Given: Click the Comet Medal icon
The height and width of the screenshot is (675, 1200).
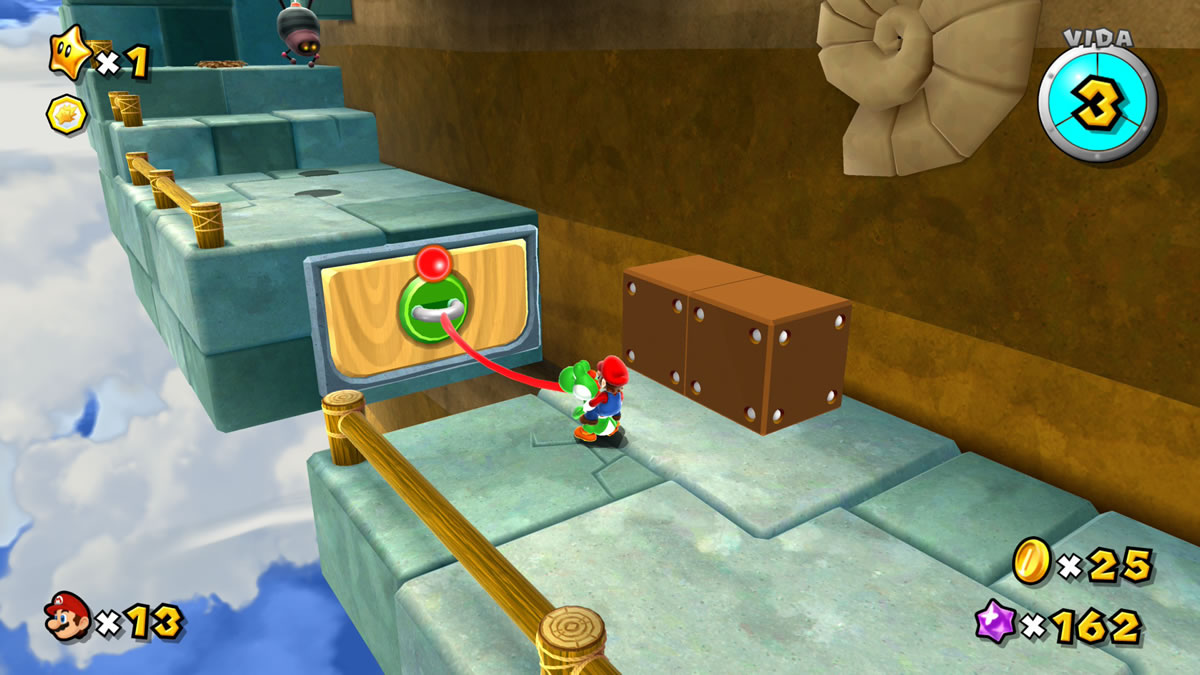Looking at the screenshot, I should [67, 114].
